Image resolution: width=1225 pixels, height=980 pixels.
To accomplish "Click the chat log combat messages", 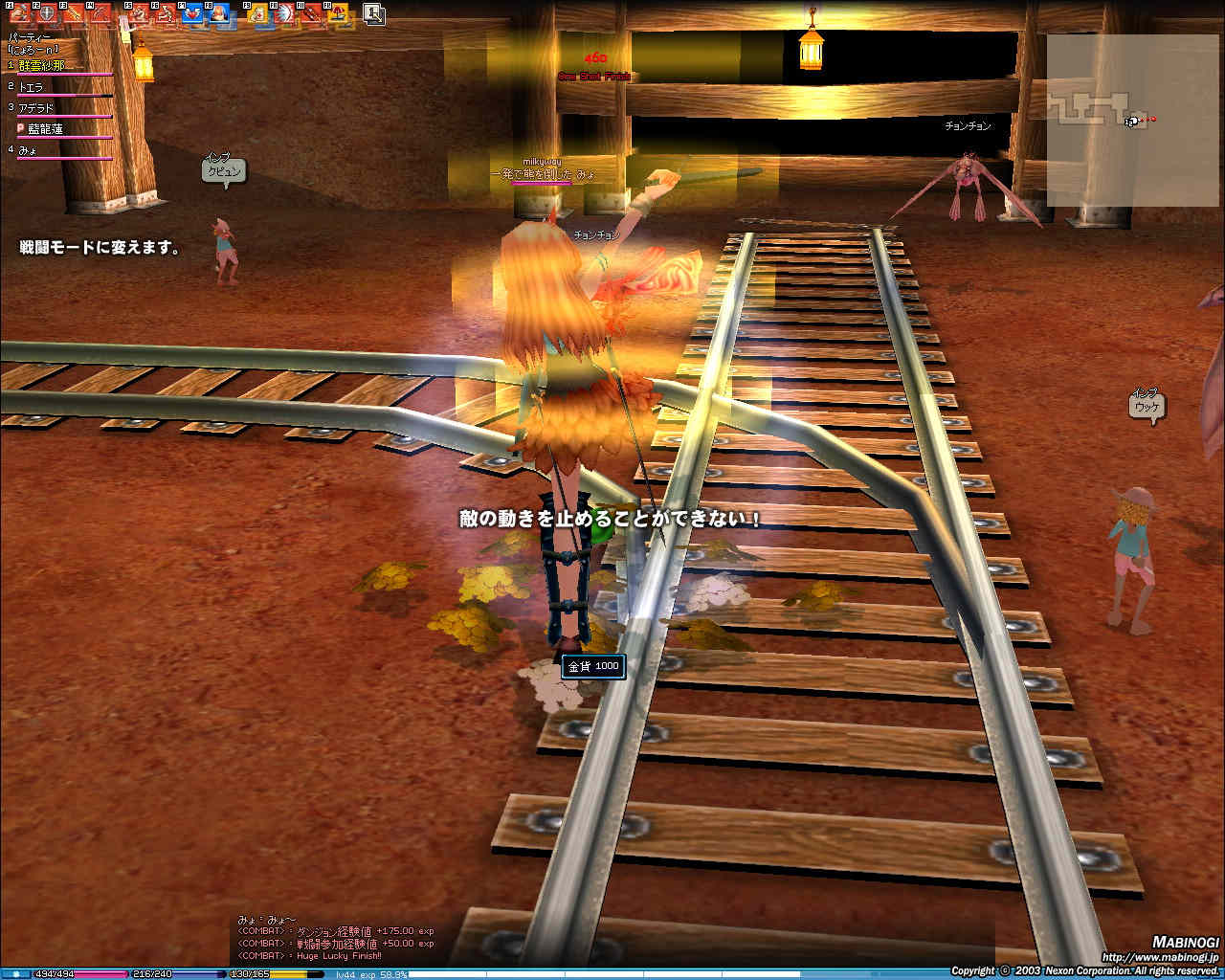I will 335,943.
